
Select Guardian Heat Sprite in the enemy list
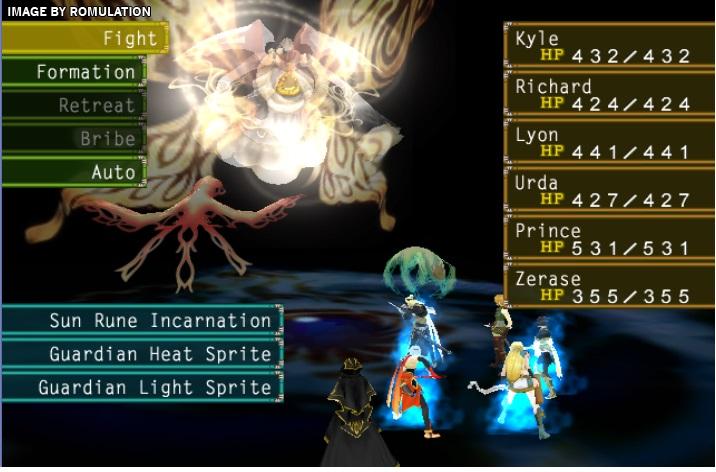click(x=142, y=354)
